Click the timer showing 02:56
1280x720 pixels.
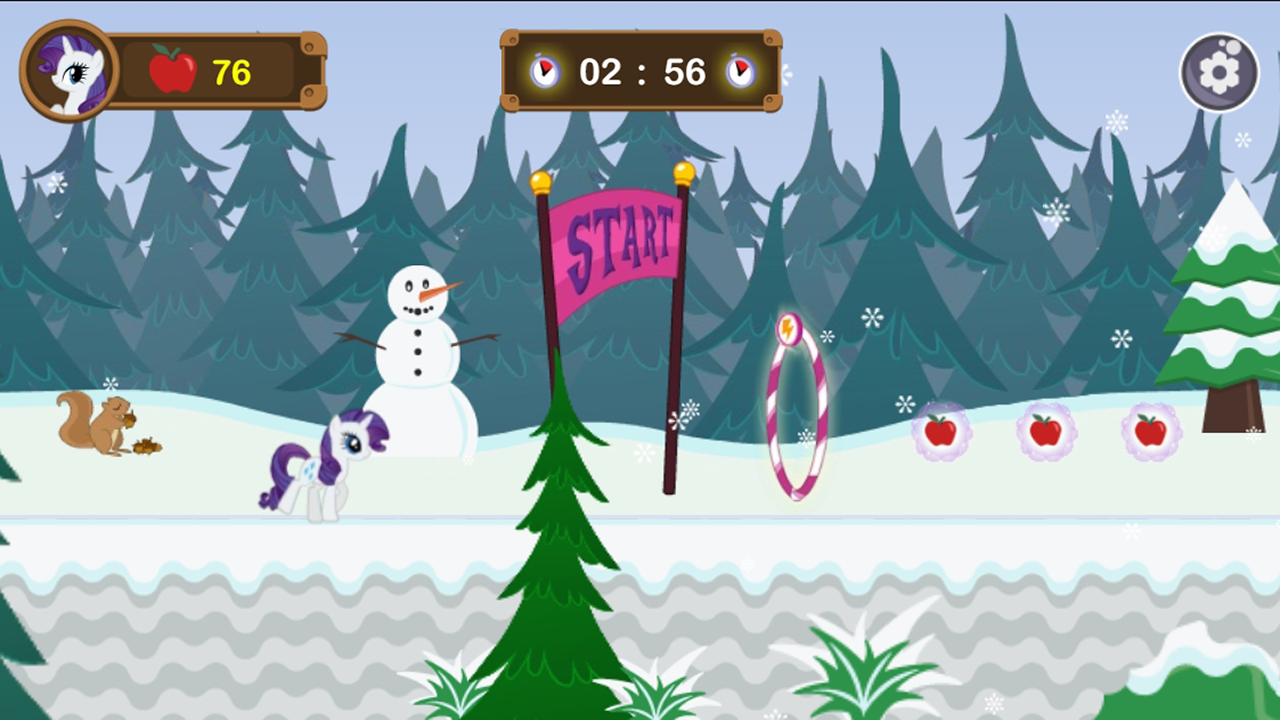tap(641, 71)
